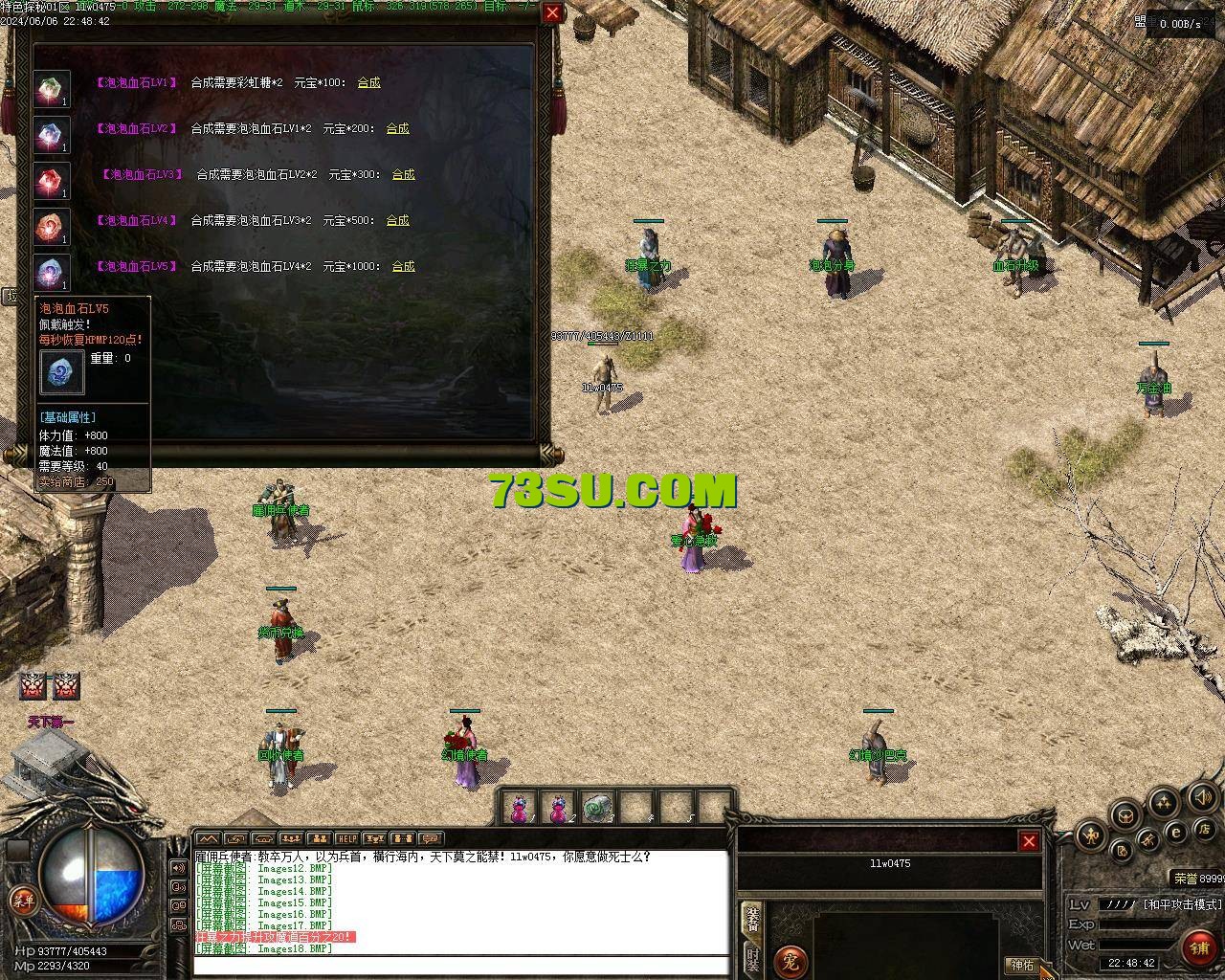1225x980 pixels.
Task: Synthesize 泡泡血石LV3 via its 合成 link
Action: click(x=403, y=175)
